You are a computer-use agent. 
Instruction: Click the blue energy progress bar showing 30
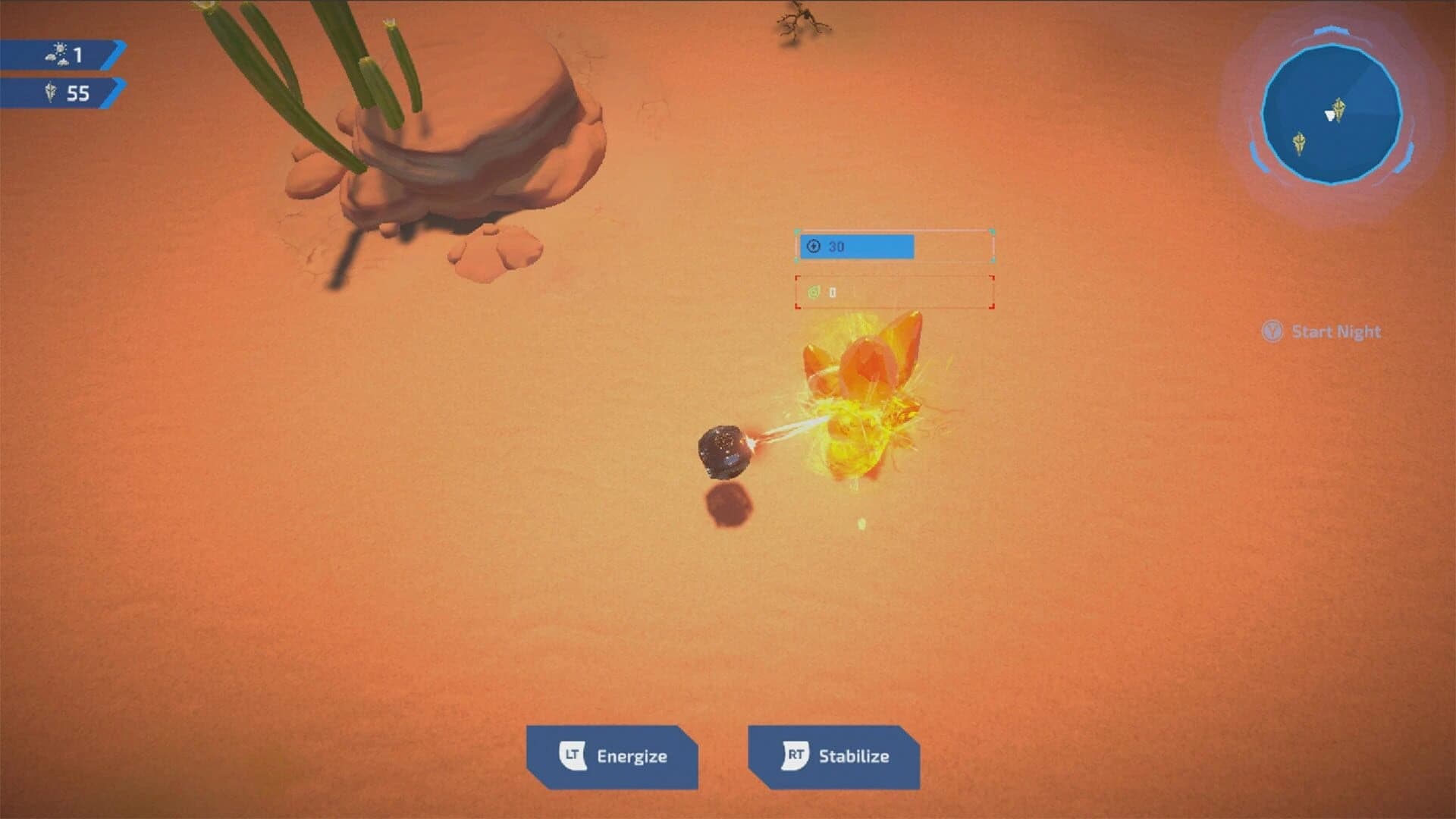857,246
